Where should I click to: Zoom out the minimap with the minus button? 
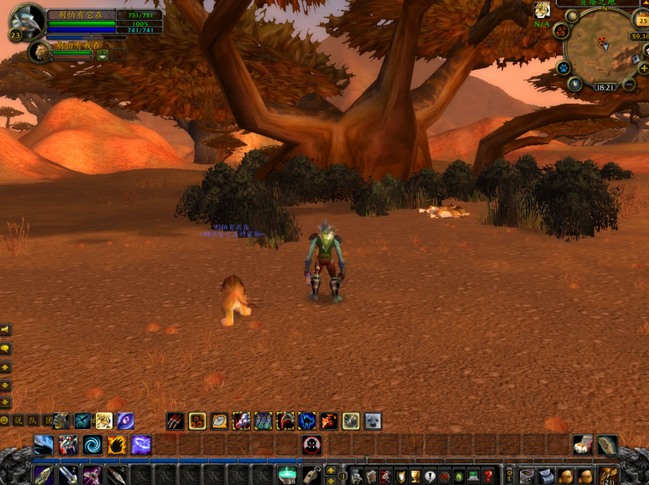630,85
